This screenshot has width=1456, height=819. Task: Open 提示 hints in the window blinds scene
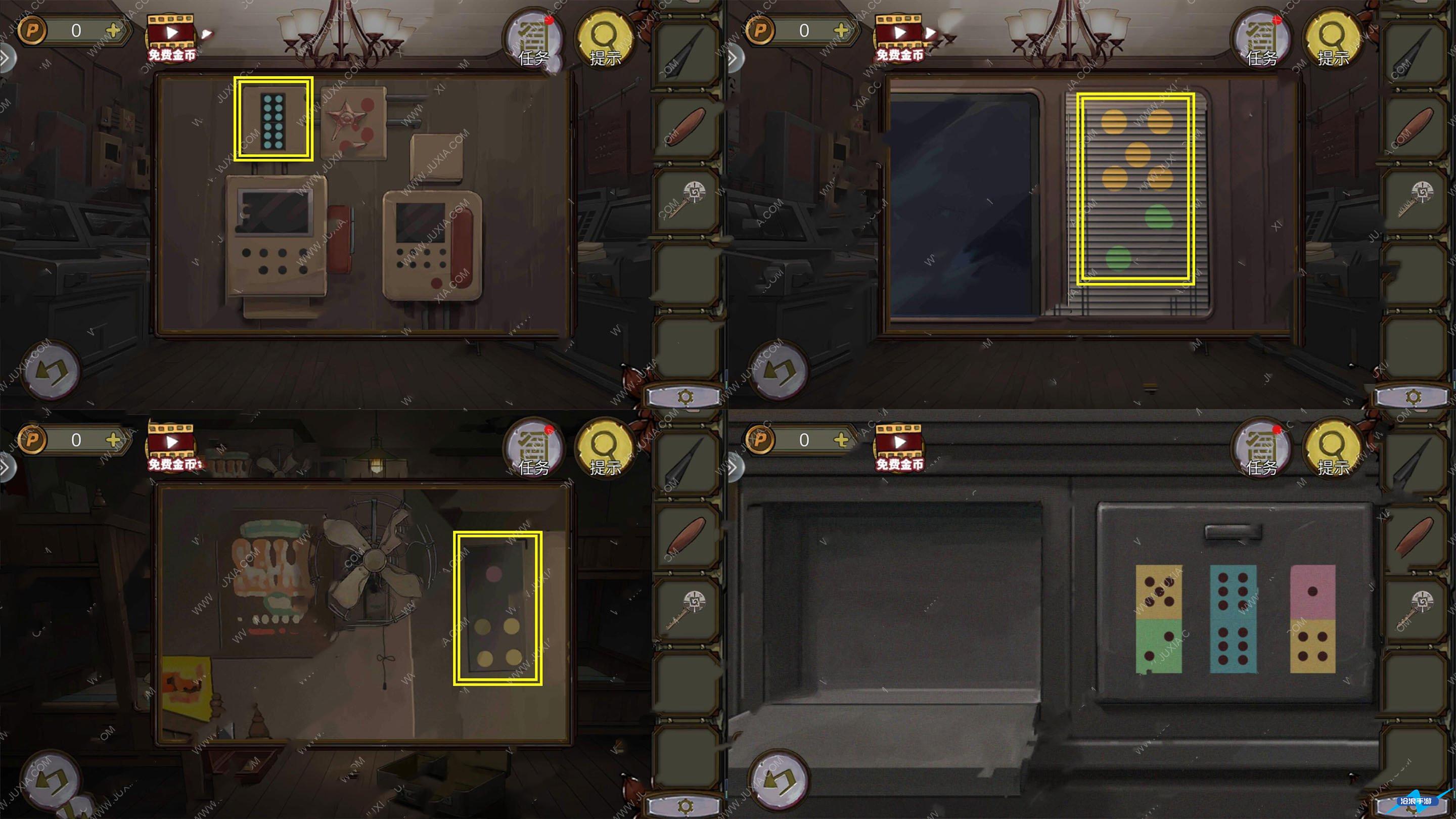[x=1333, y=38]
